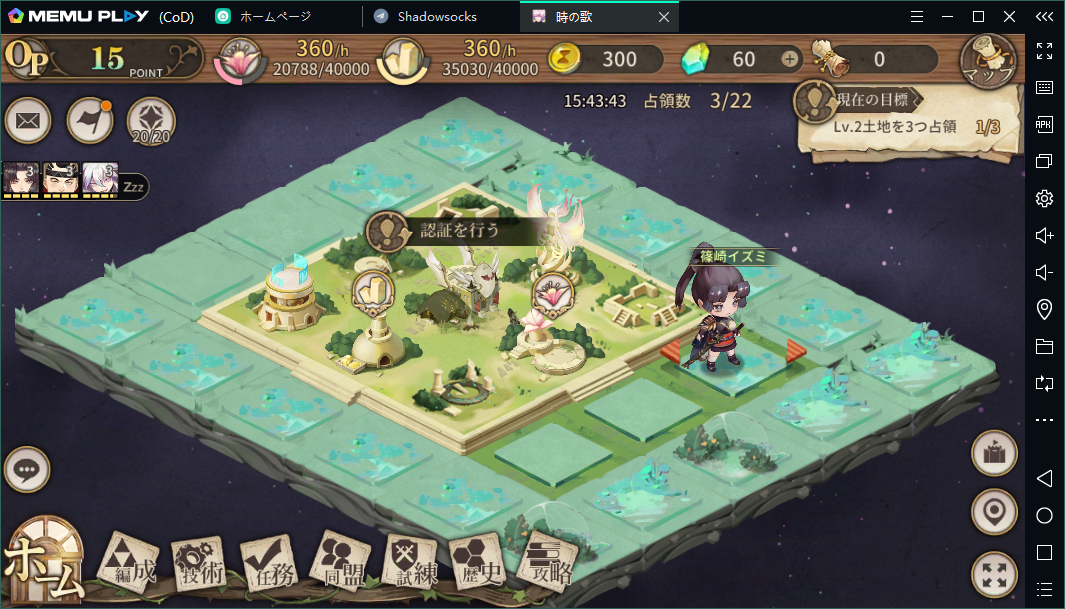Open the chat speech bubble

point(27,469)
